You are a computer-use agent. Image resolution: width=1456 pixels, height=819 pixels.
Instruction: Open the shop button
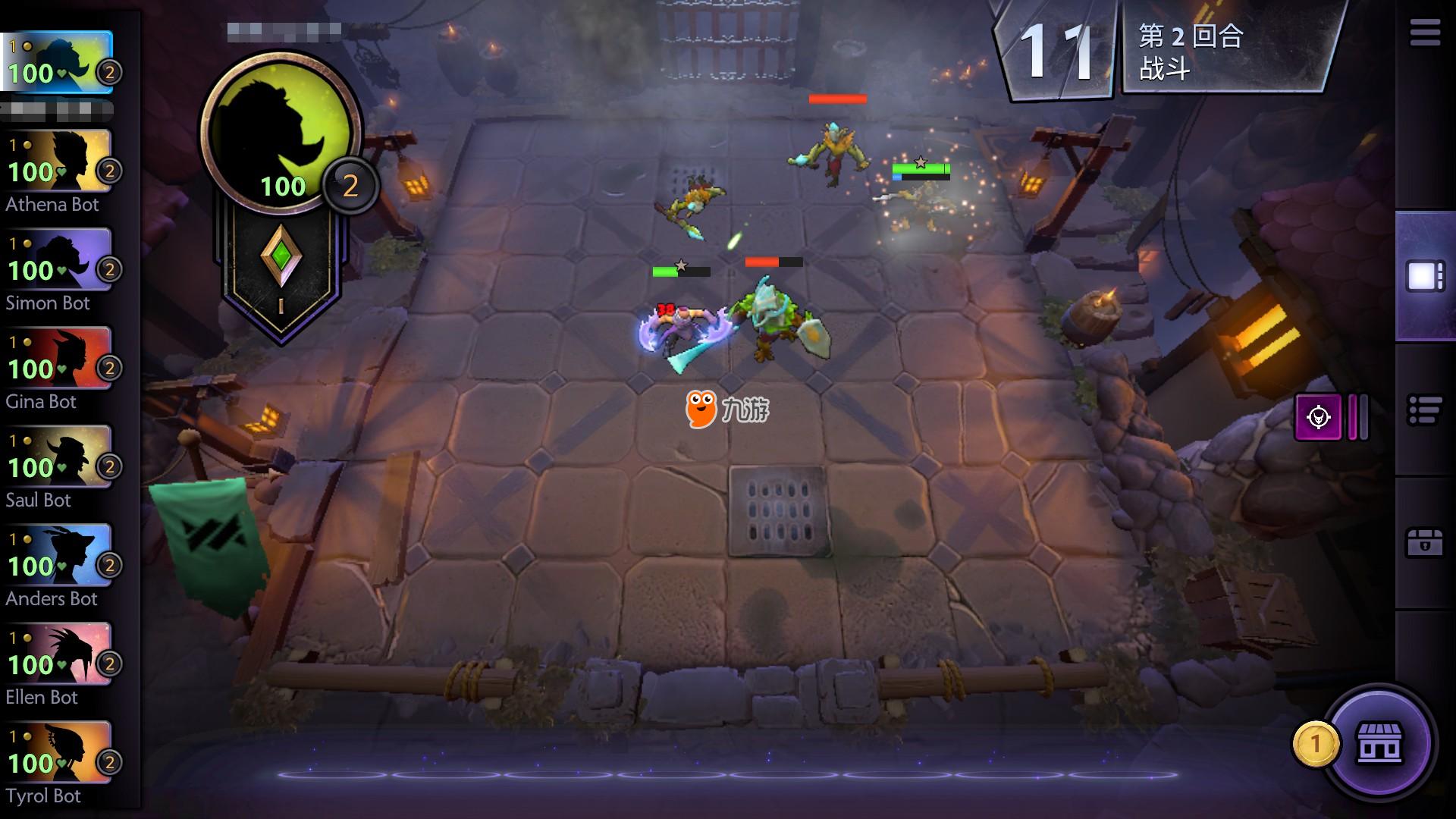(x=1380, y=743)
